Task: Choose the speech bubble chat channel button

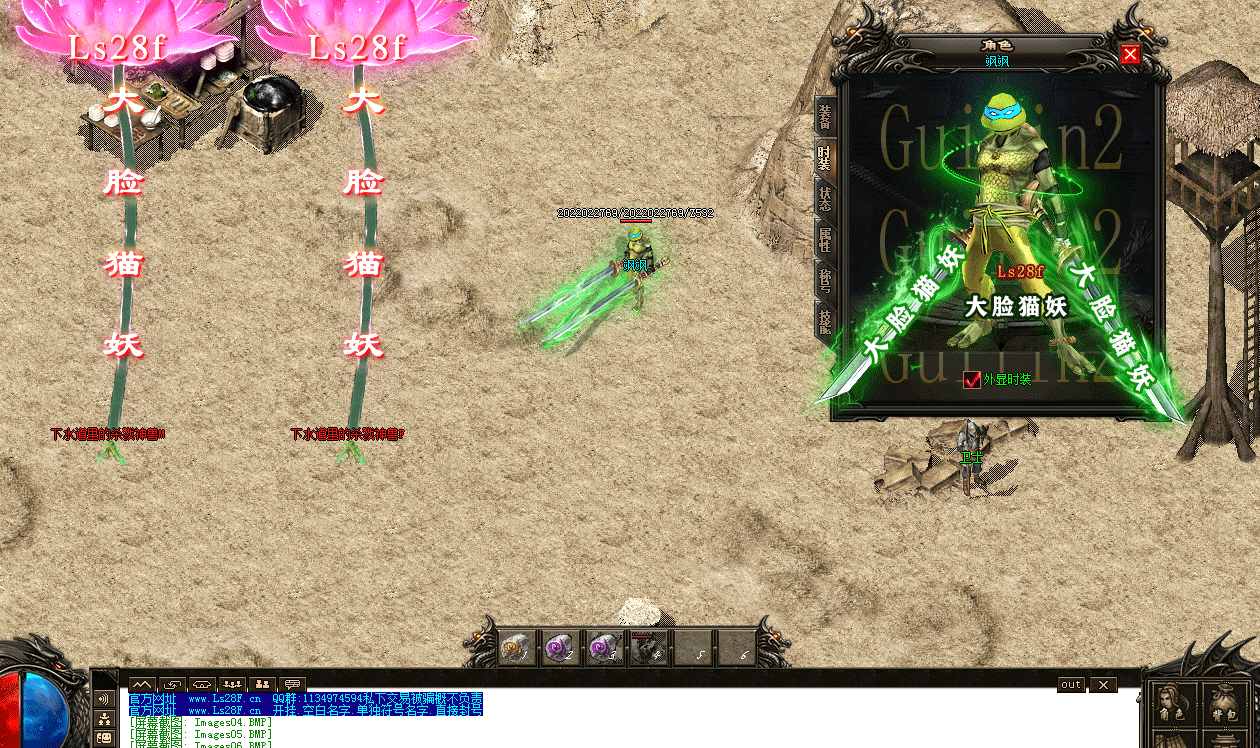Action: (292, 685)
